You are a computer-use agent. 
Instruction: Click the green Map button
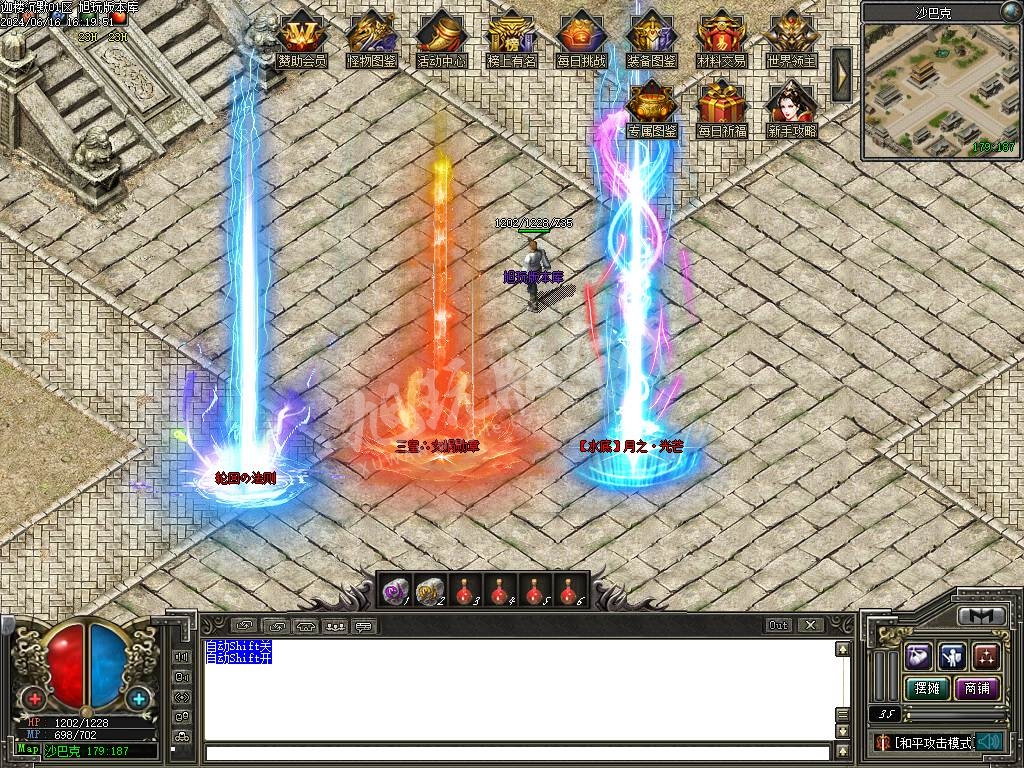[x=28, y=749]
